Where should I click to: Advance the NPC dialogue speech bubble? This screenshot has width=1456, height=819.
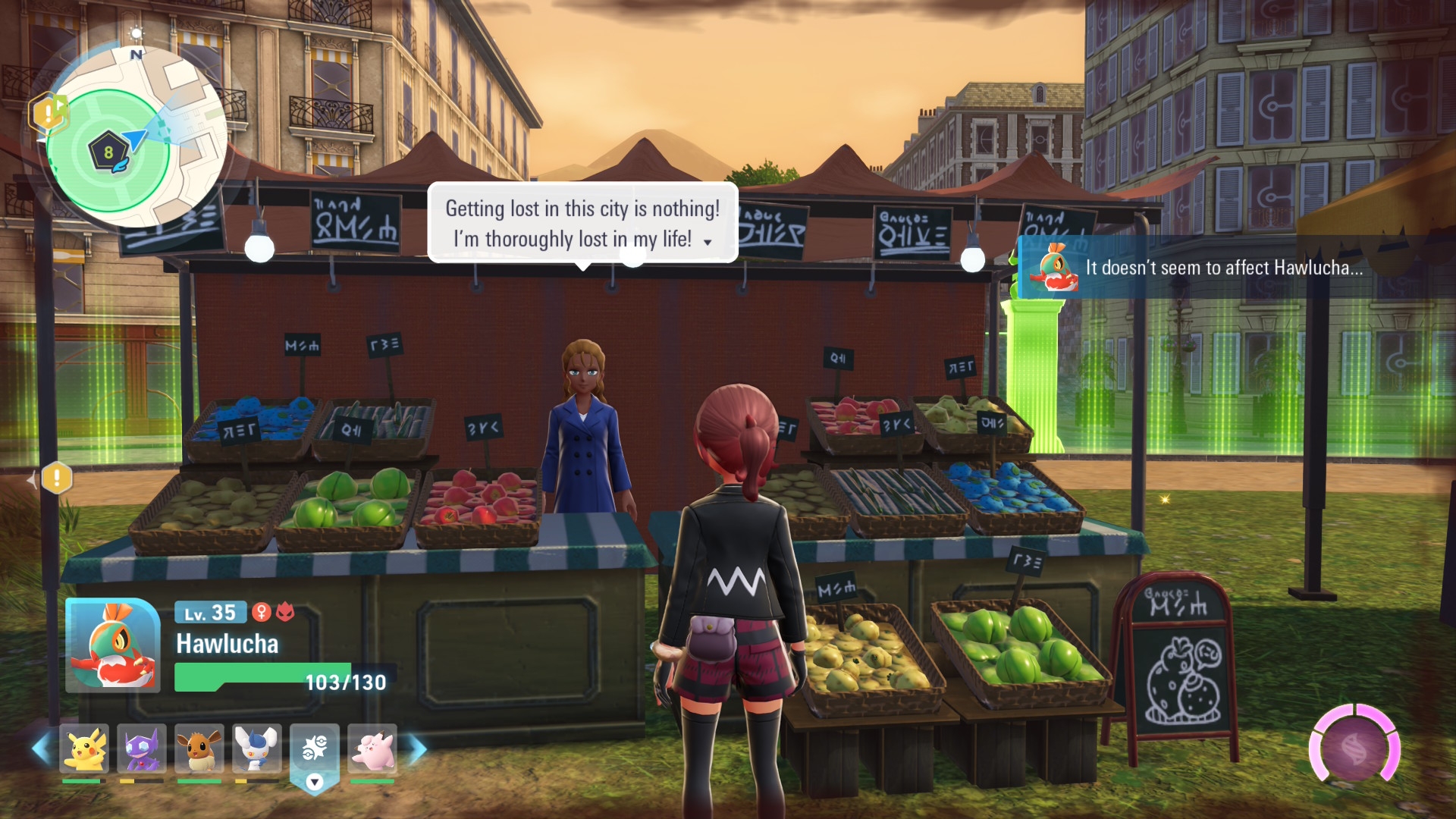[x=582, y=223]
